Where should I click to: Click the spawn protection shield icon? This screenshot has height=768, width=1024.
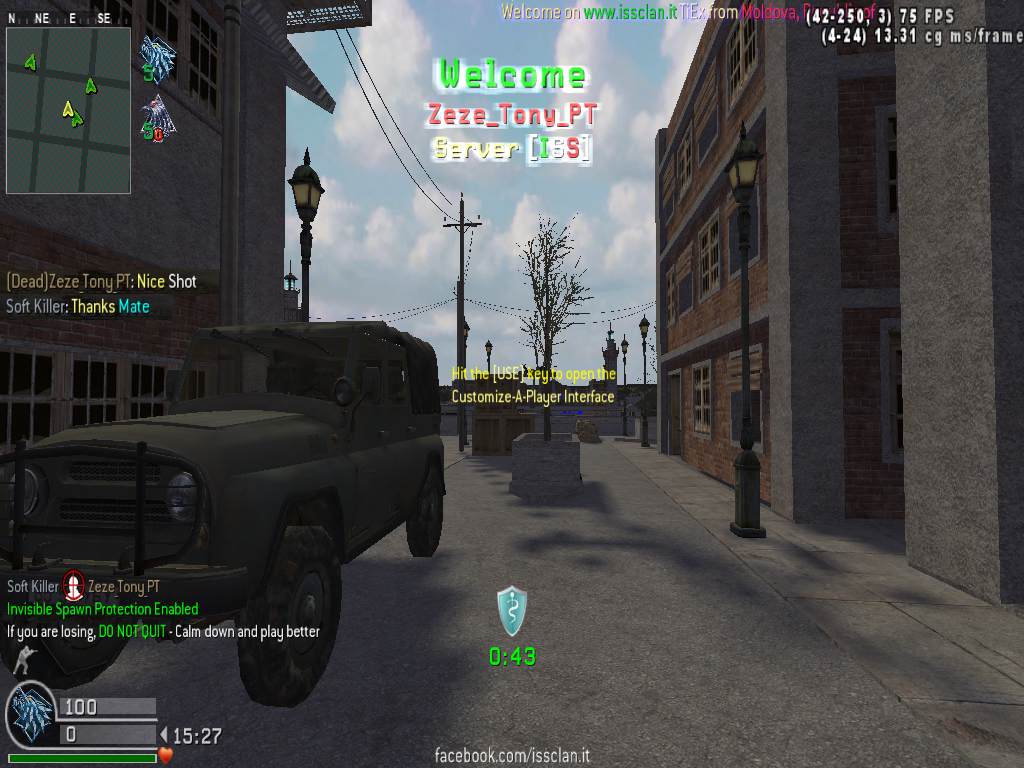511,611
